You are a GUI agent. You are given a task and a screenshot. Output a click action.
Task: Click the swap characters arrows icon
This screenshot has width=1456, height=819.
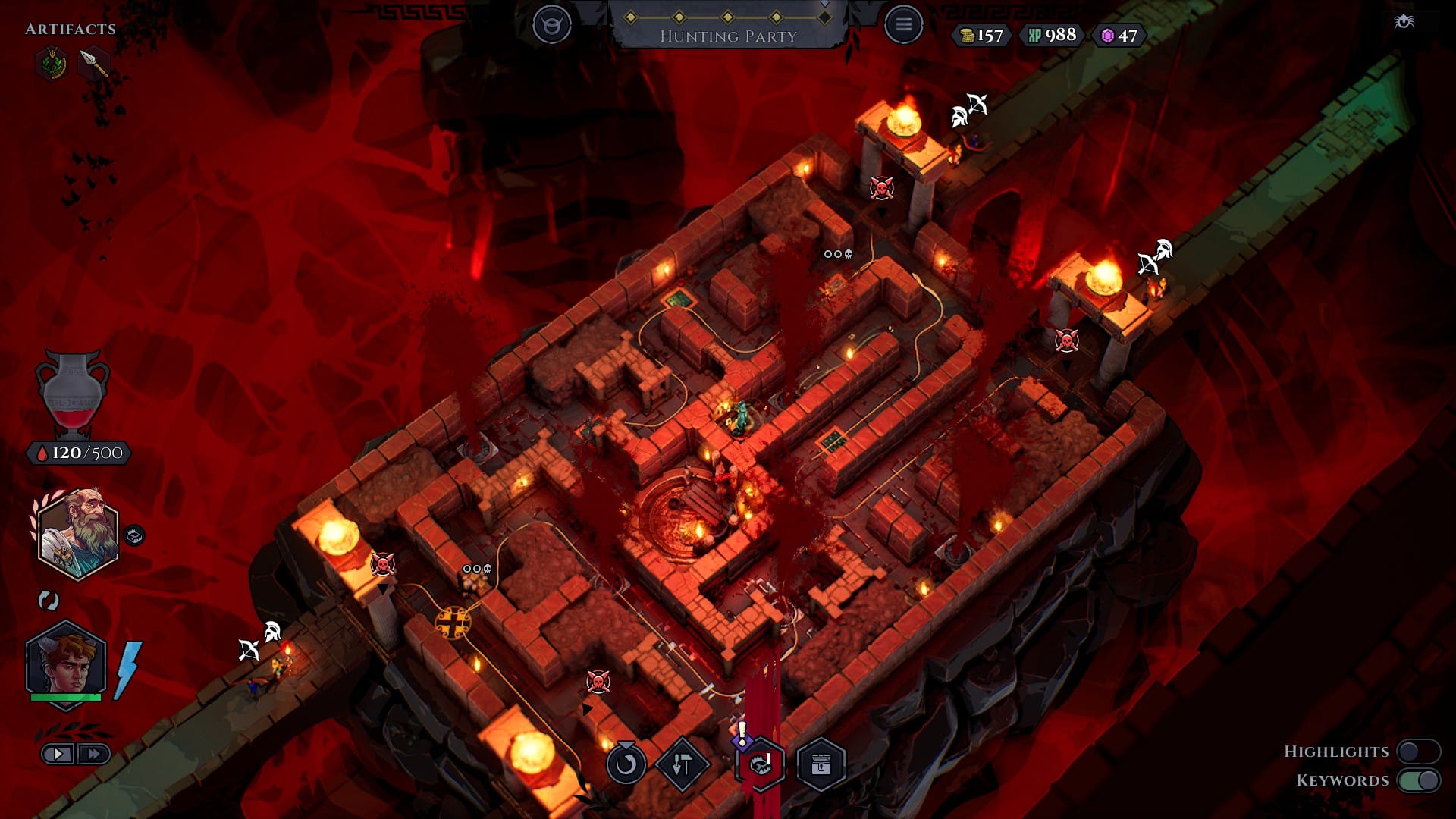[x=49, y=601]
